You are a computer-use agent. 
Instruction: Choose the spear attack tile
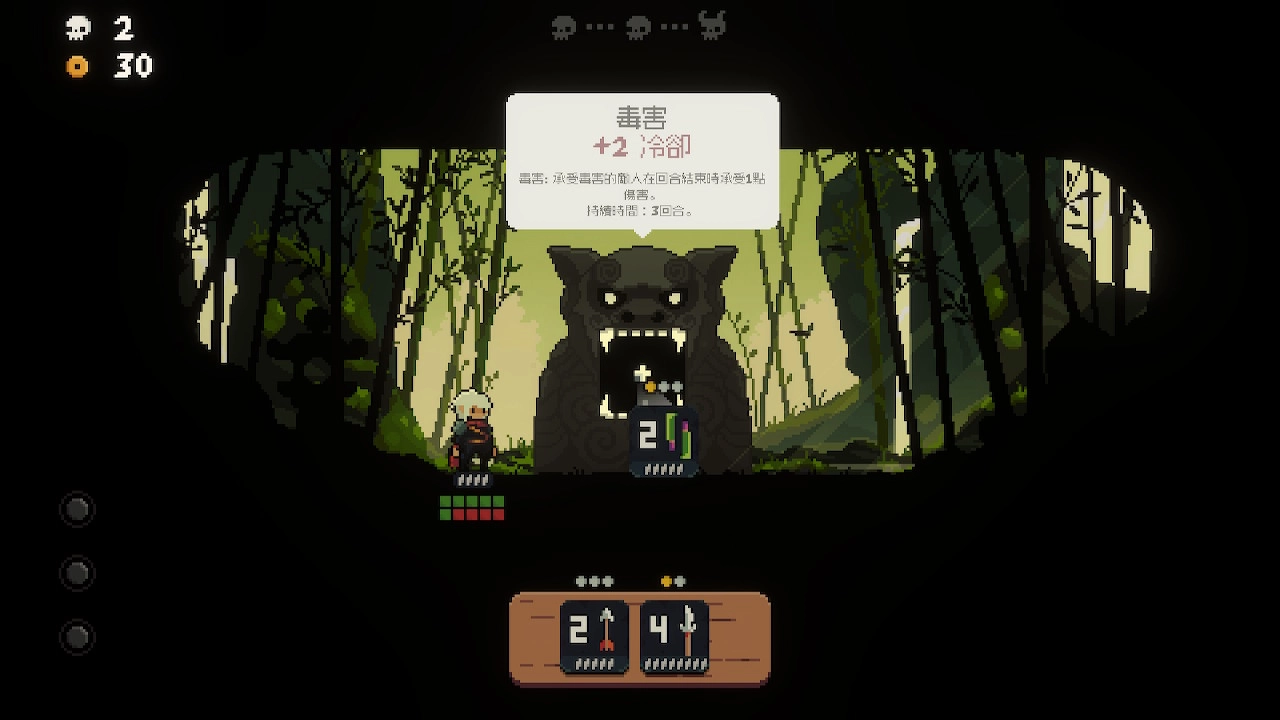674,636
